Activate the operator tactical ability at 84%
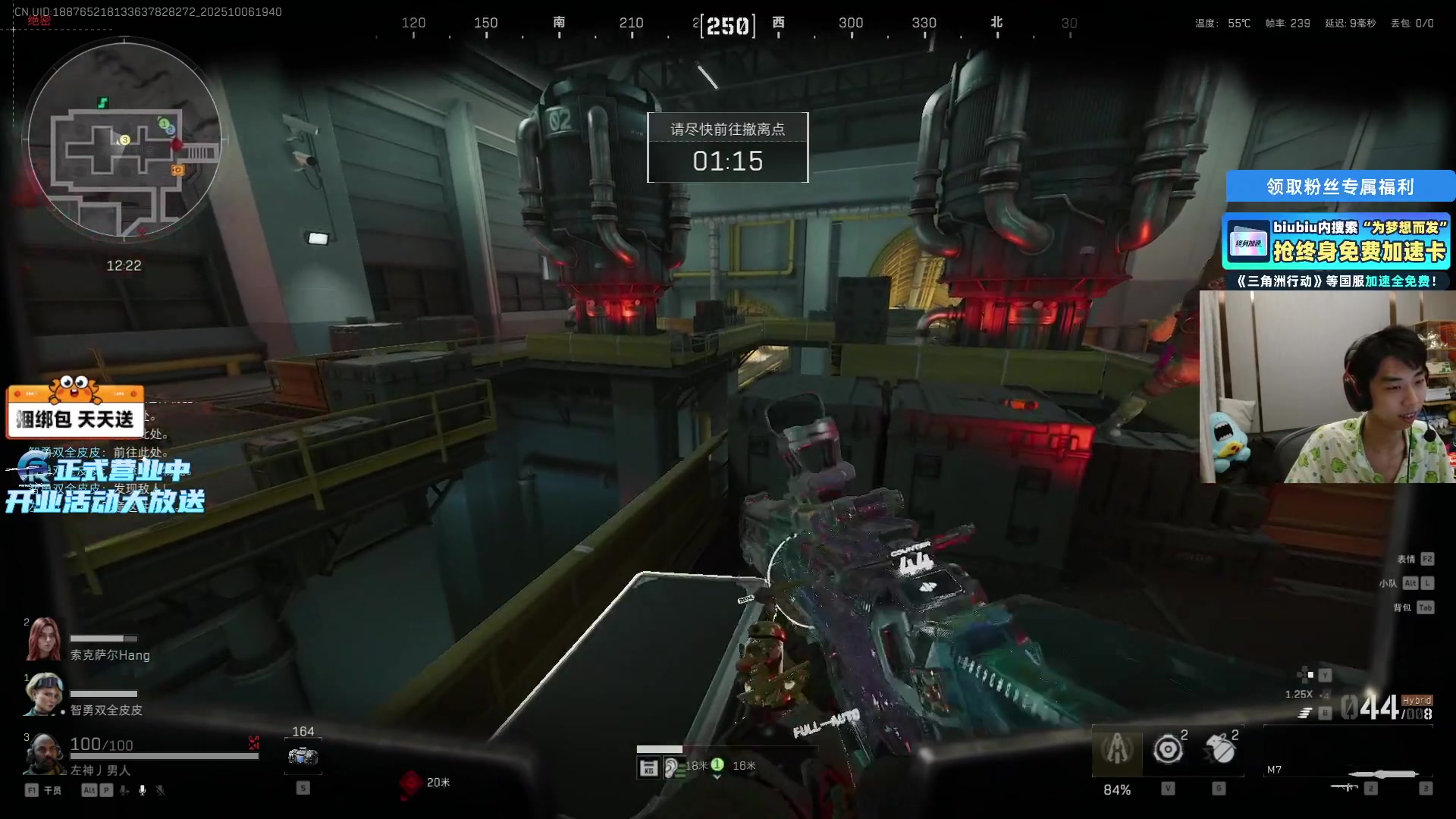The image size is (1456, 819). click(1116, 750)
